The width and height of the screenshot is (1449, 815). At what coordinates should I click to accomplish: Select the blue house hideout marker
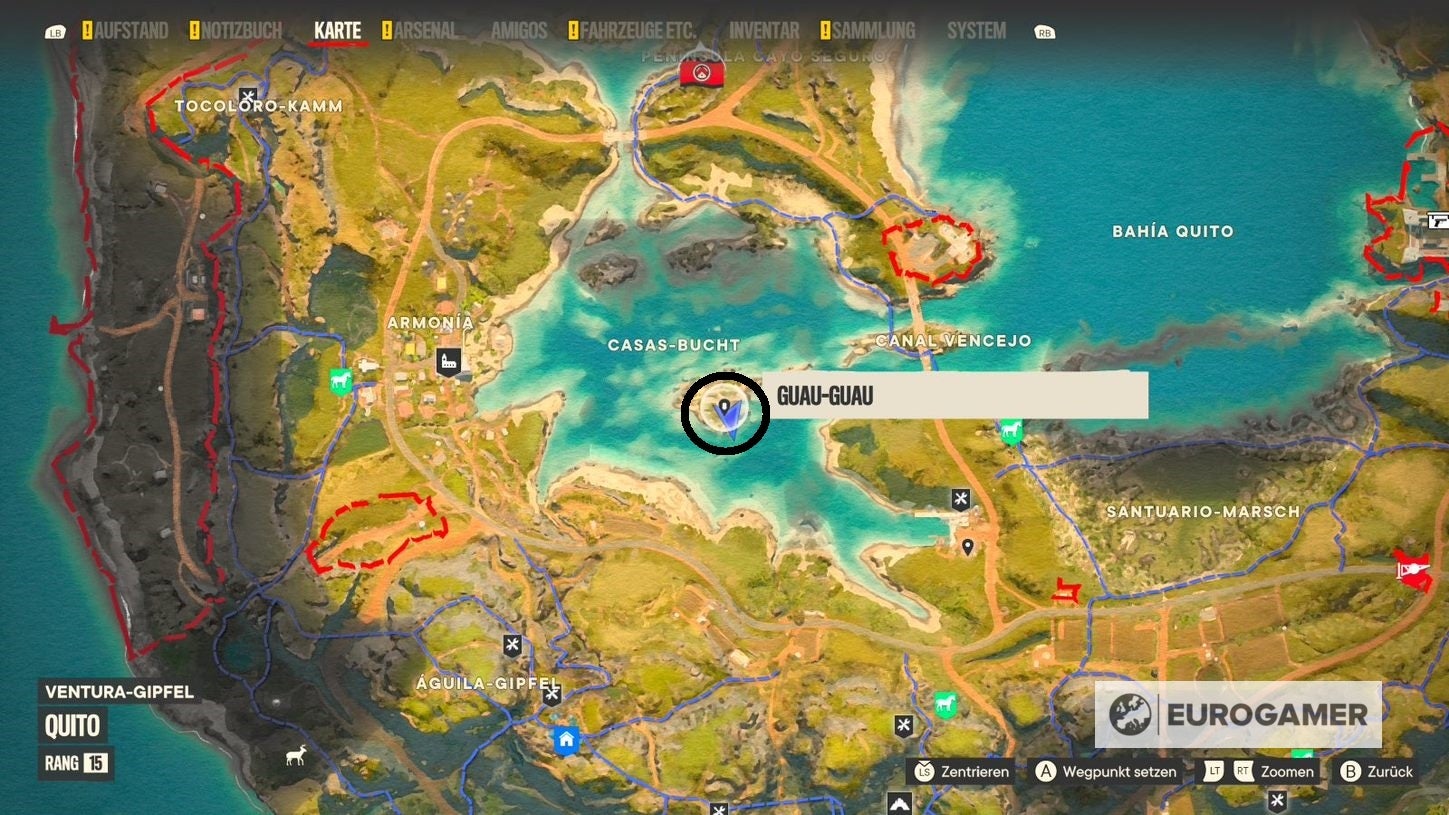[x=566, y=740]
